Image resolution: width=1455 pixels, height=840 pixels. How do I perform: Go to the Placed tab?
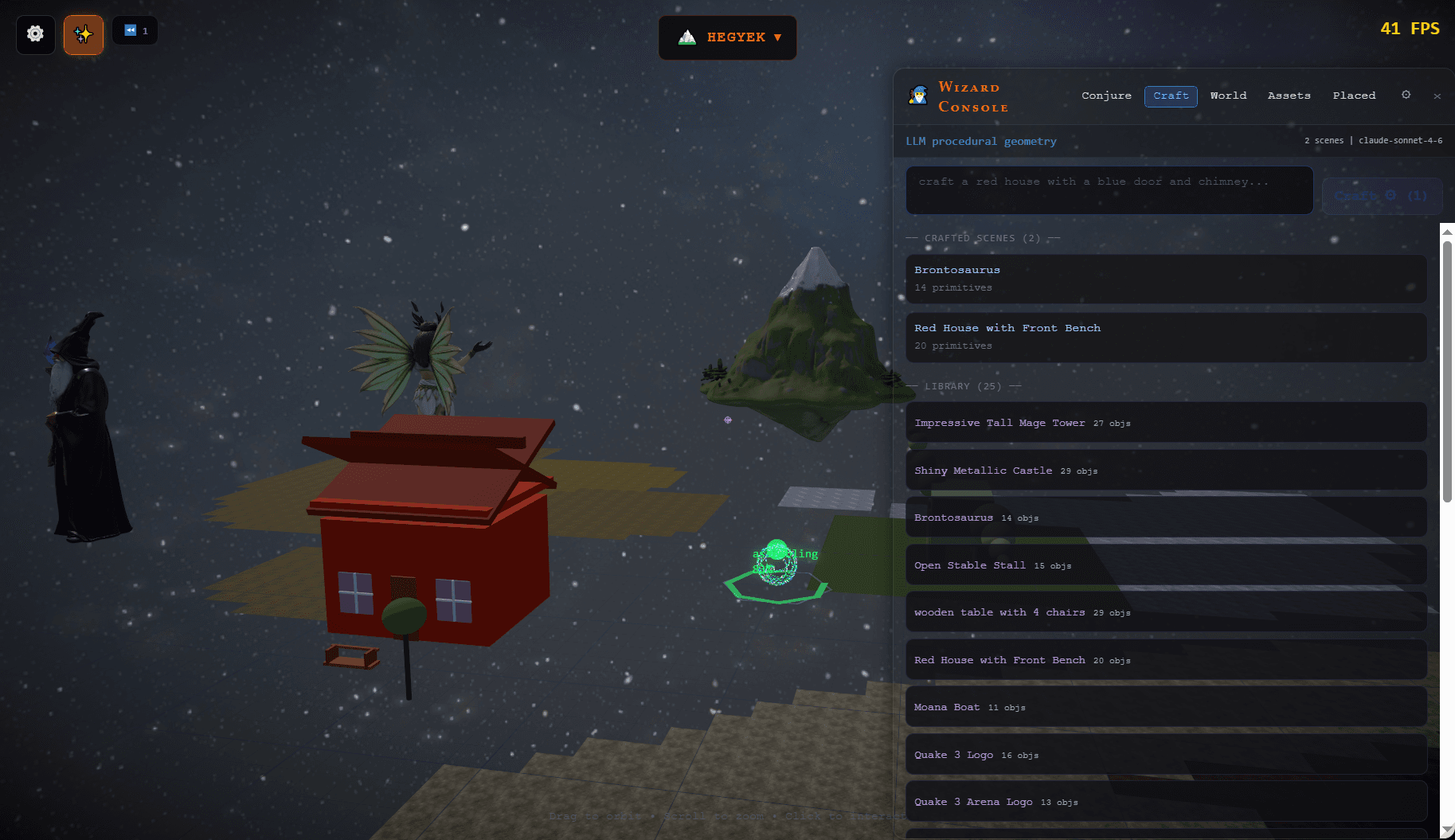(1354, 96)
